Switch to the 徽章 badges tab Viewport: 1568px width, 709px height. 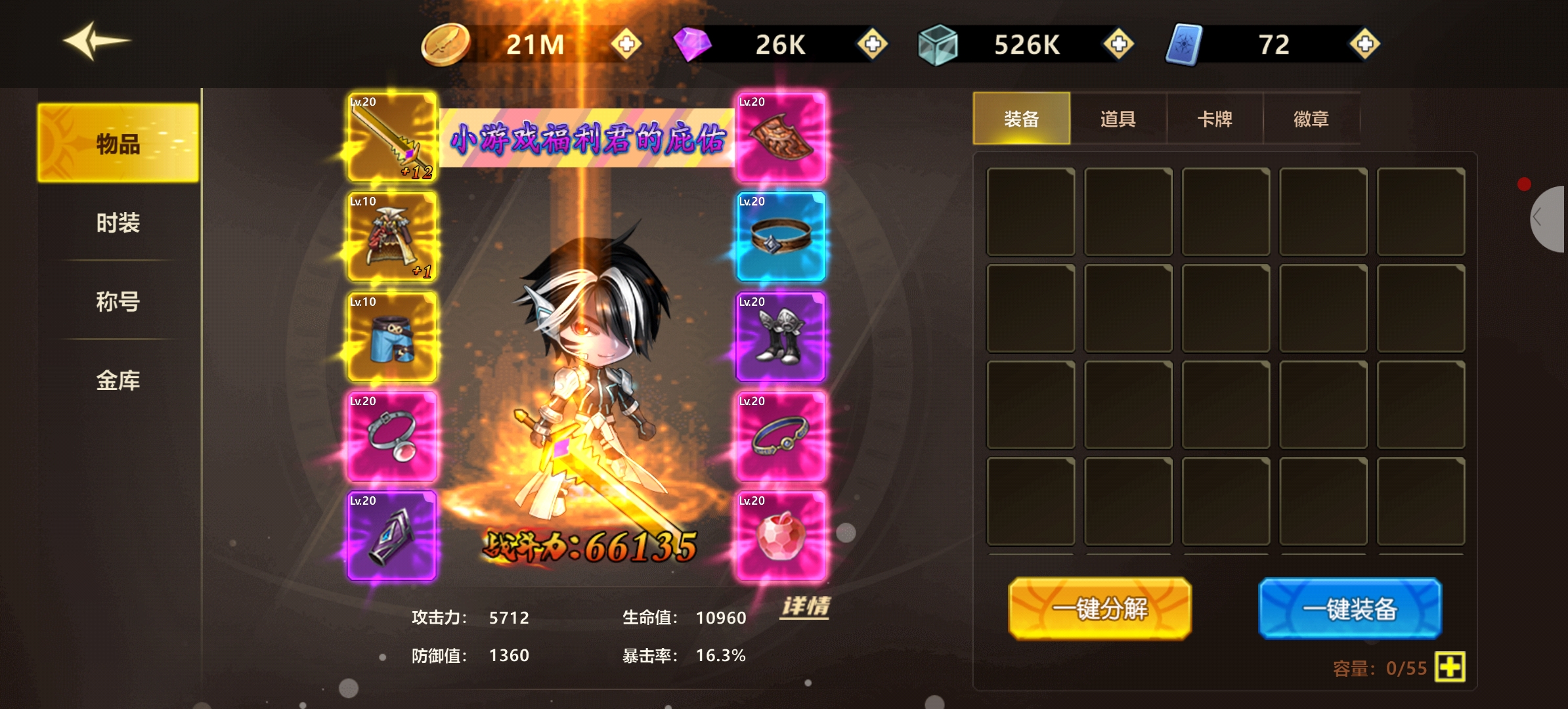coord(1311,119)
